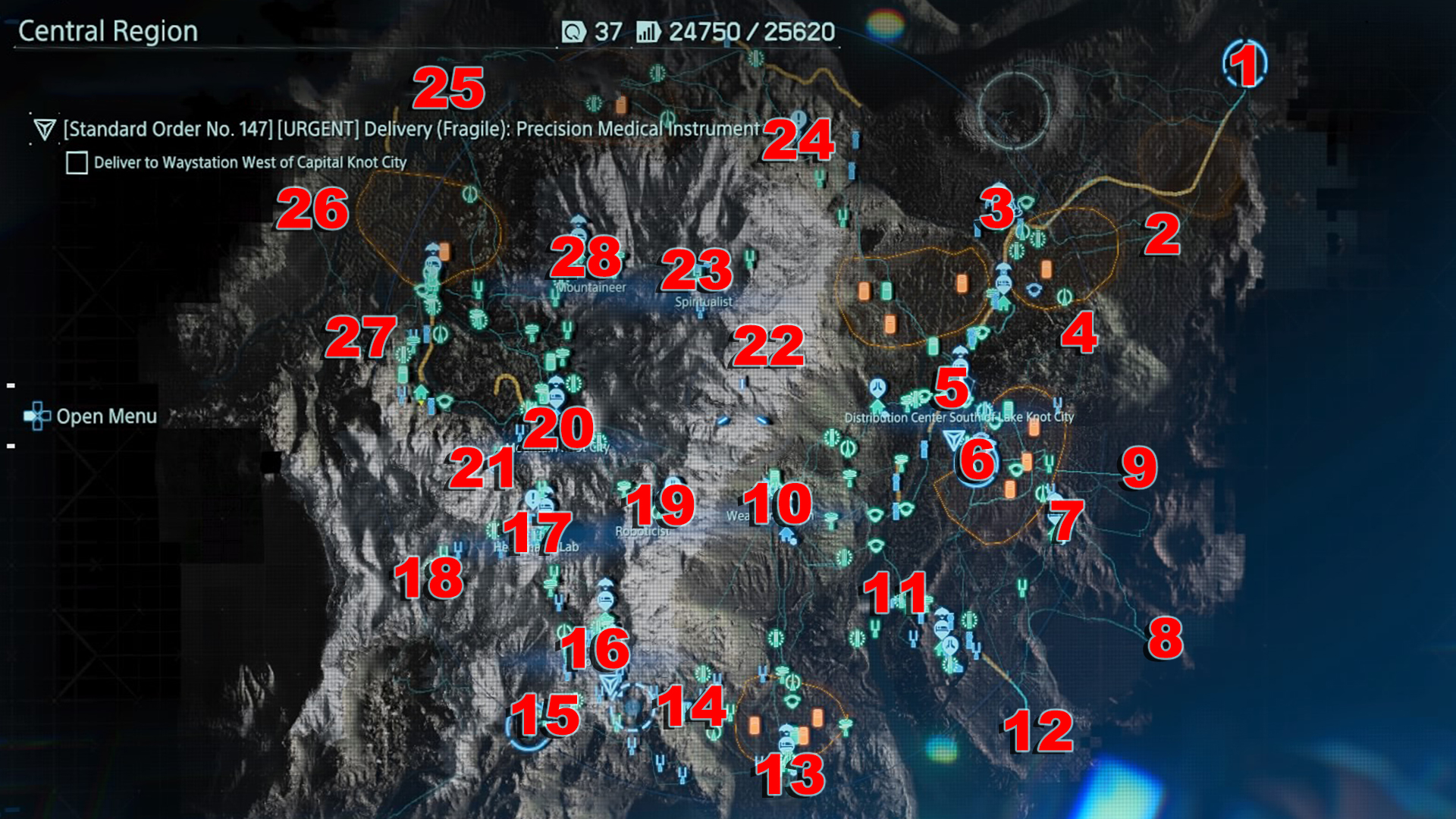1456x819 pixels.
Task: Check the Deliver to Waystation West of Capital Knot City box
Action: (x=76, y=162)
